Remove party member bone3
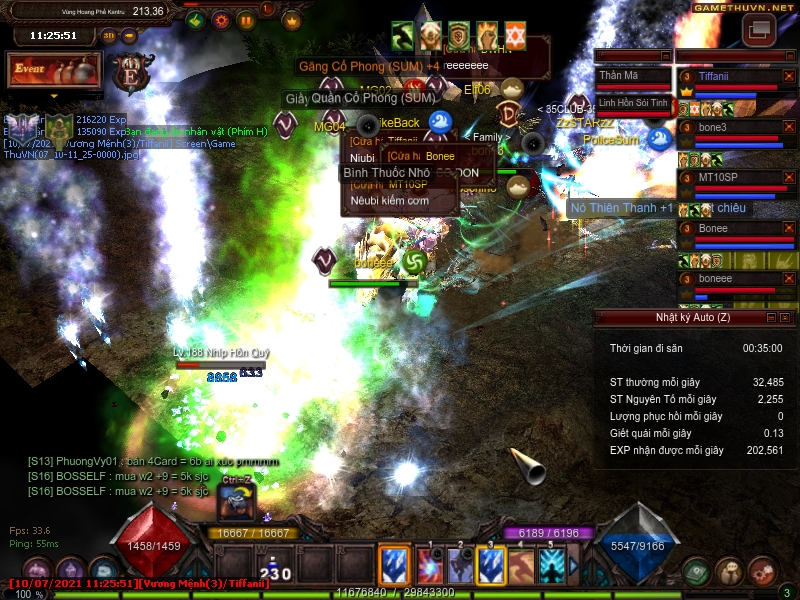This screenshot has height=600, width=800. pyautogui.click(x=787, y=127)
